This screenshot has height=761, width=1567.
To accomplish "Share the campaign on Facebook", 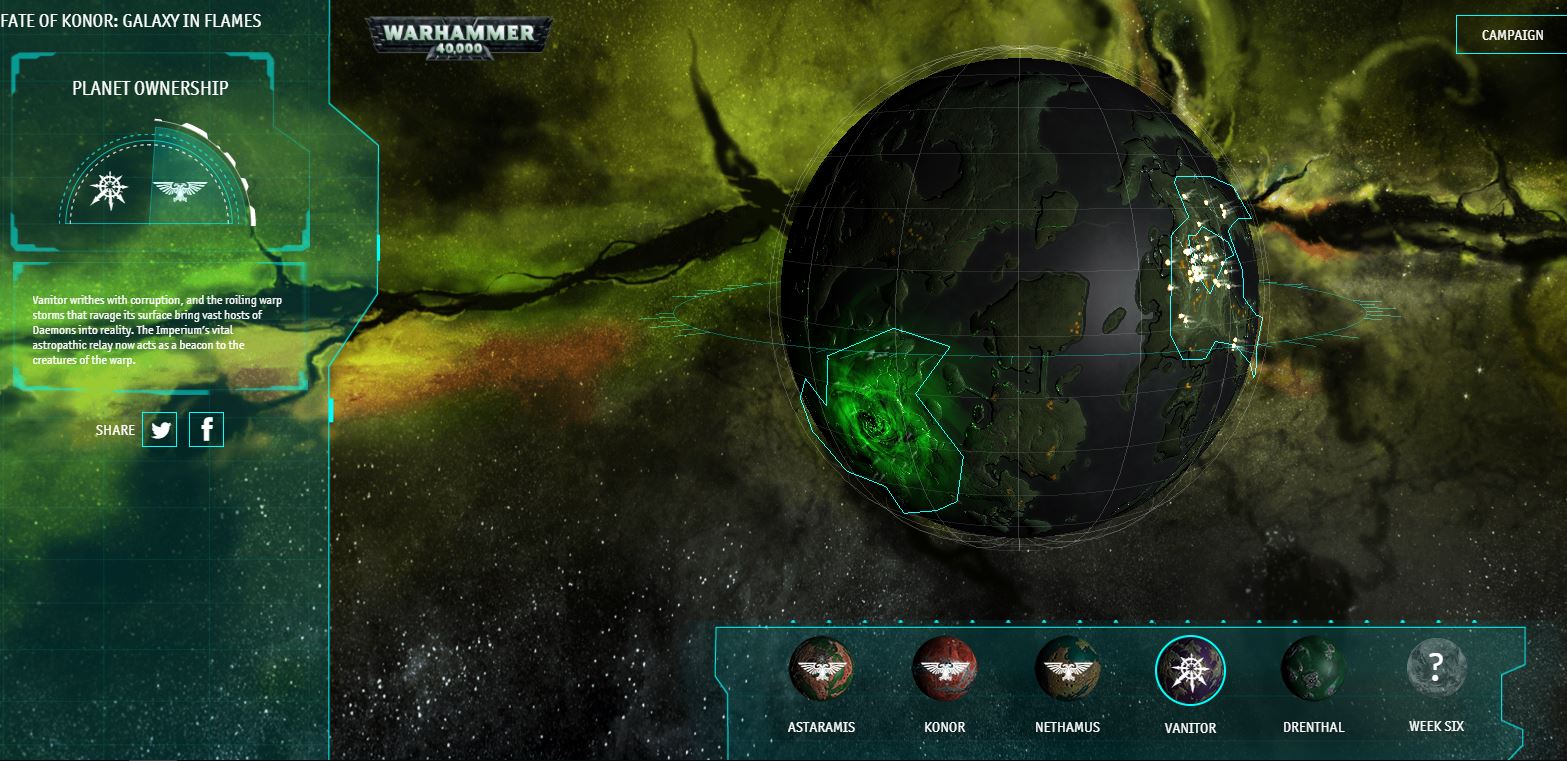I will point(206,430).
